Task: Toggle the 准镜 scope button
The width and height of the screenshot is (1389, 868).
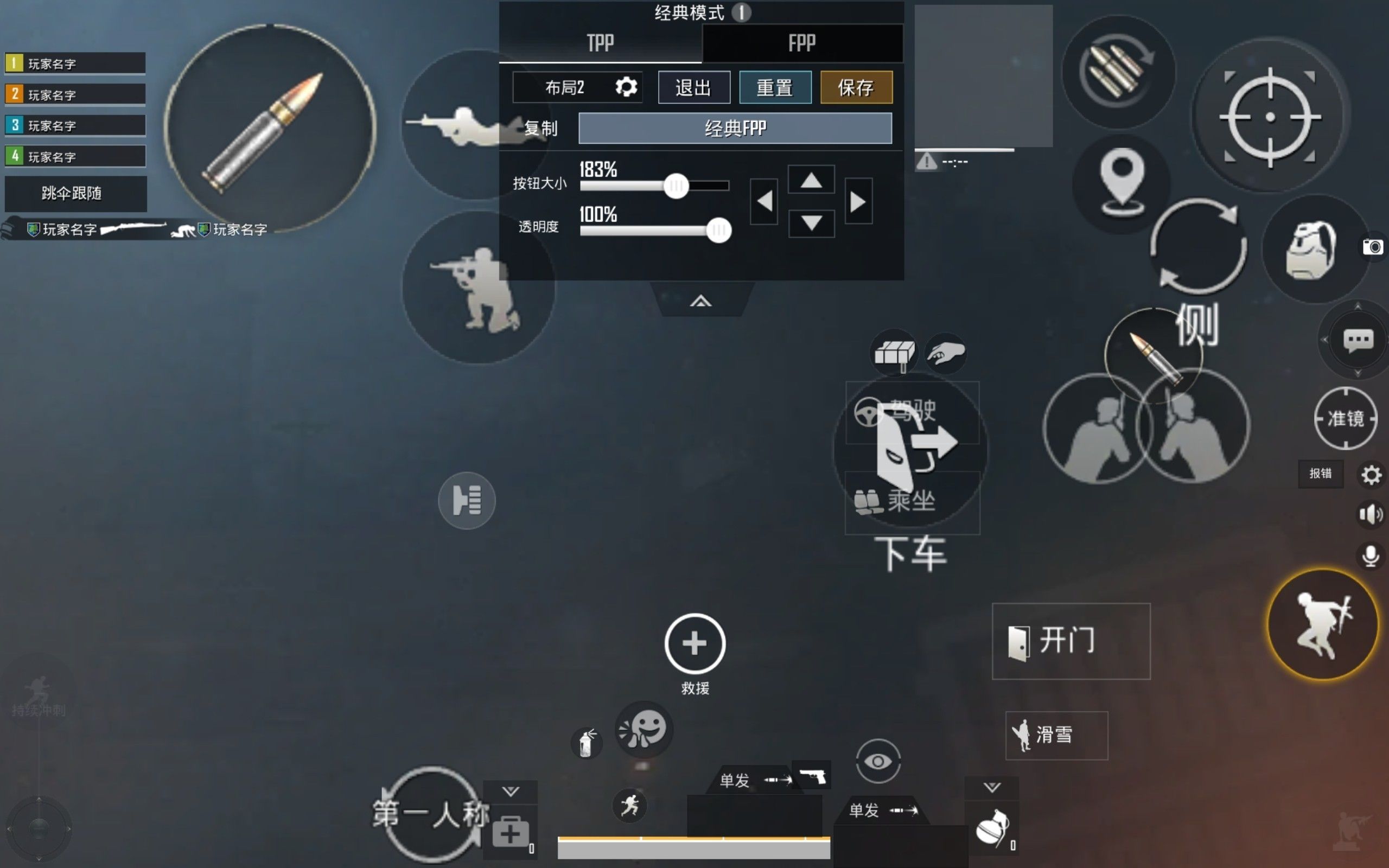Action: click(1346, 418)
